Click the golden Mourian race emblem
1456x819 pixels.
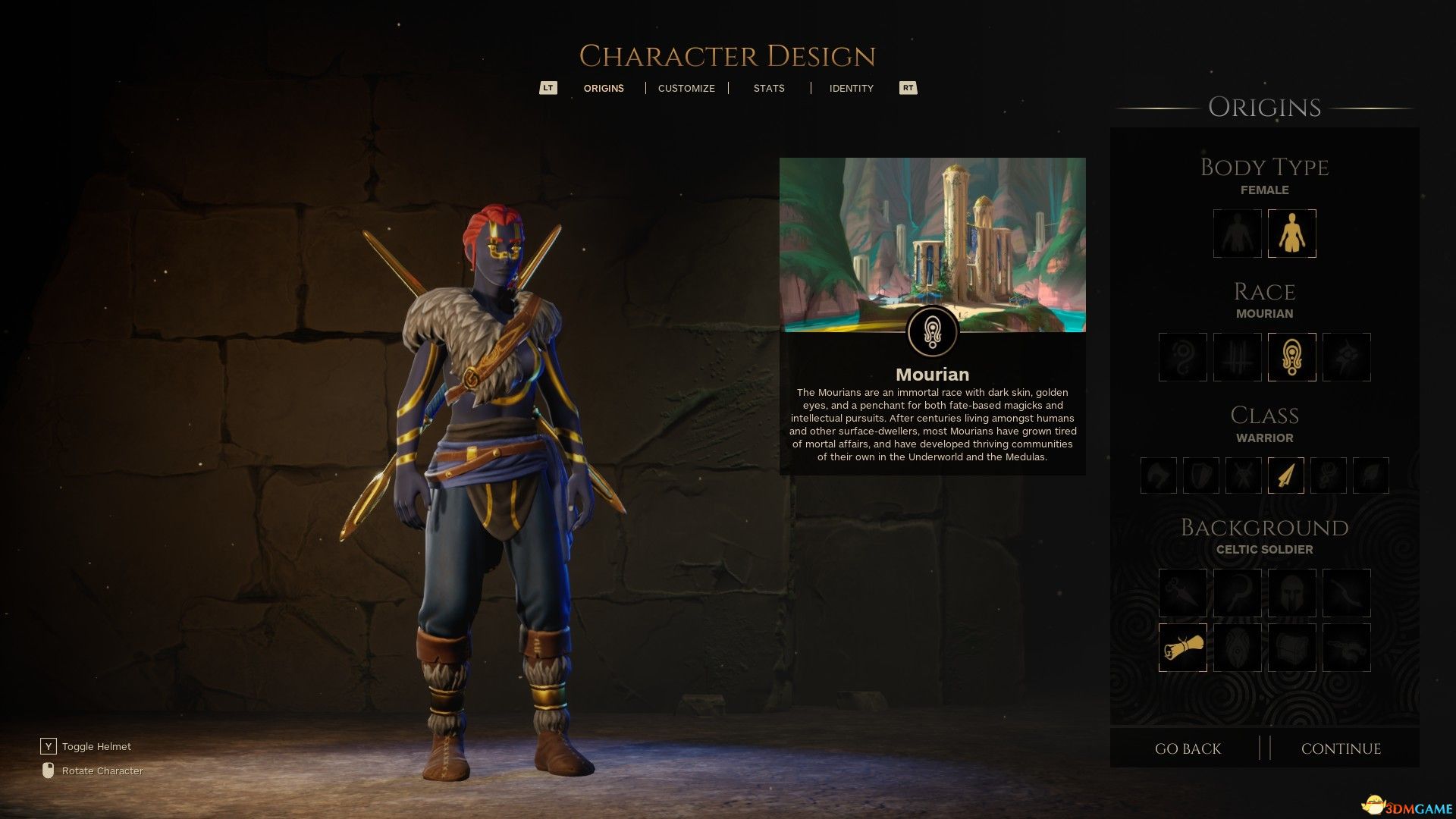pos(1291,357)
